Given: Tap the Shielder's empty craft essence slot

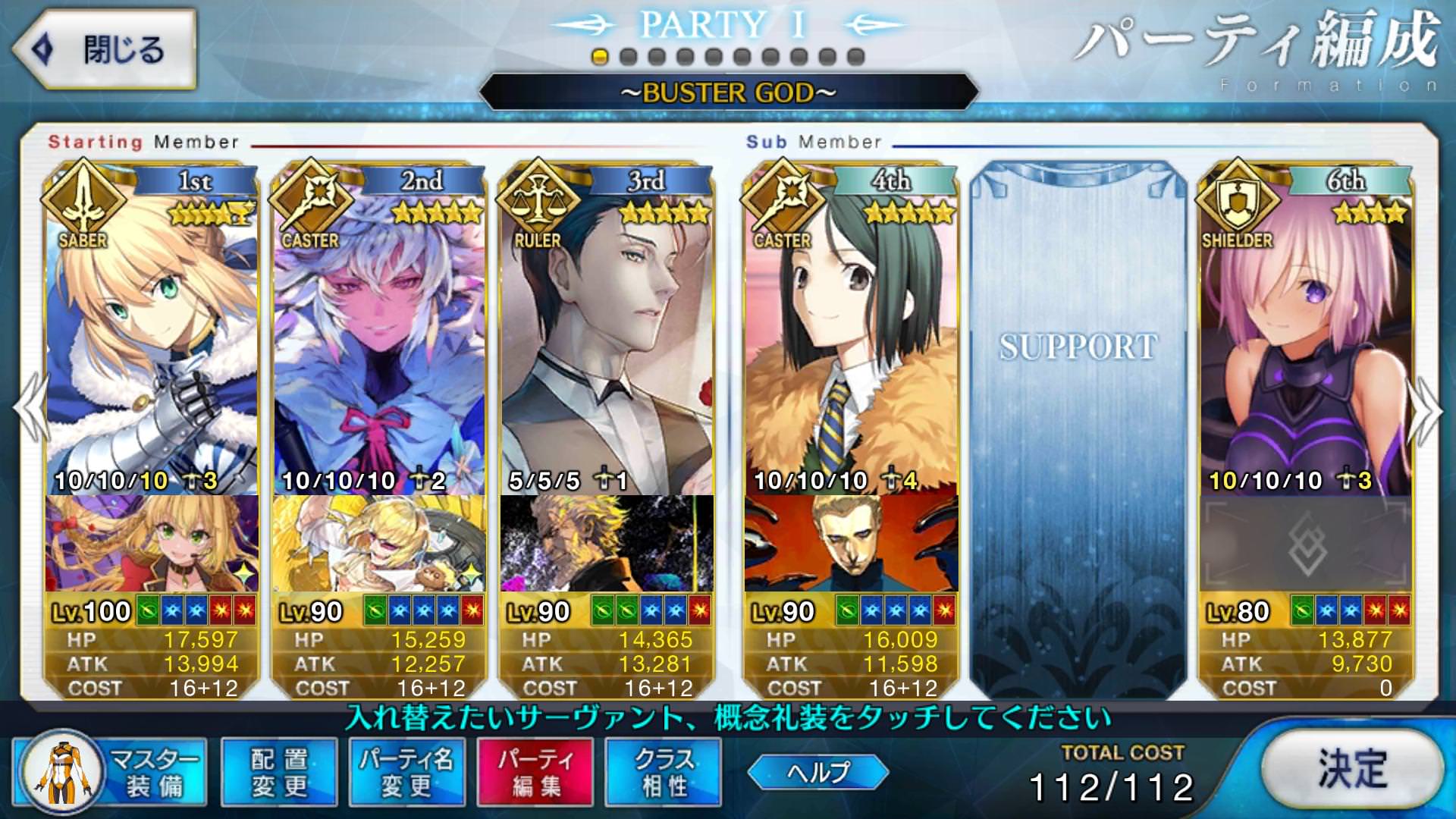Looking at the screenshot, I should click(1306, 543).
